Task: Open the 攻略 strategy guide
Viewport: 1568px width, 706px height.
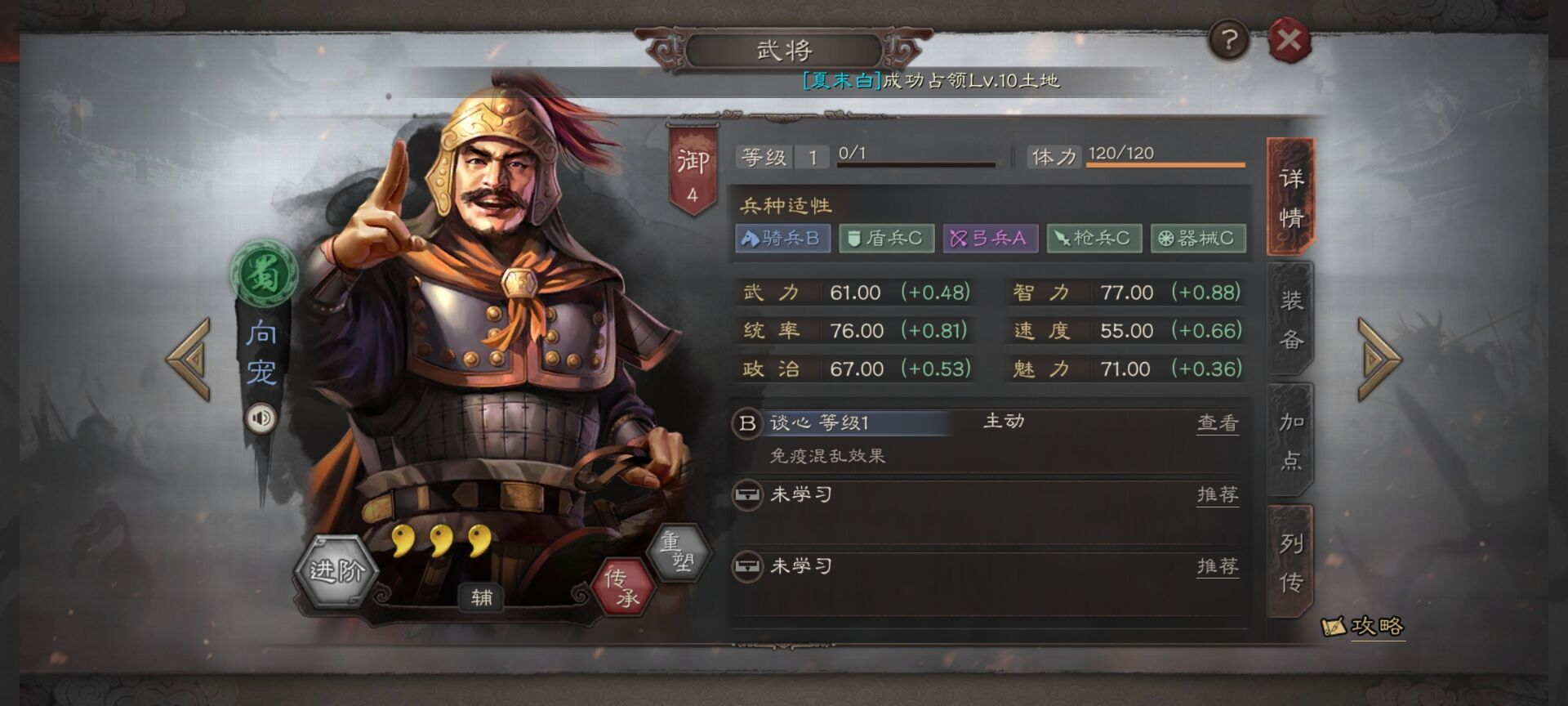Action: (1364, 627)
